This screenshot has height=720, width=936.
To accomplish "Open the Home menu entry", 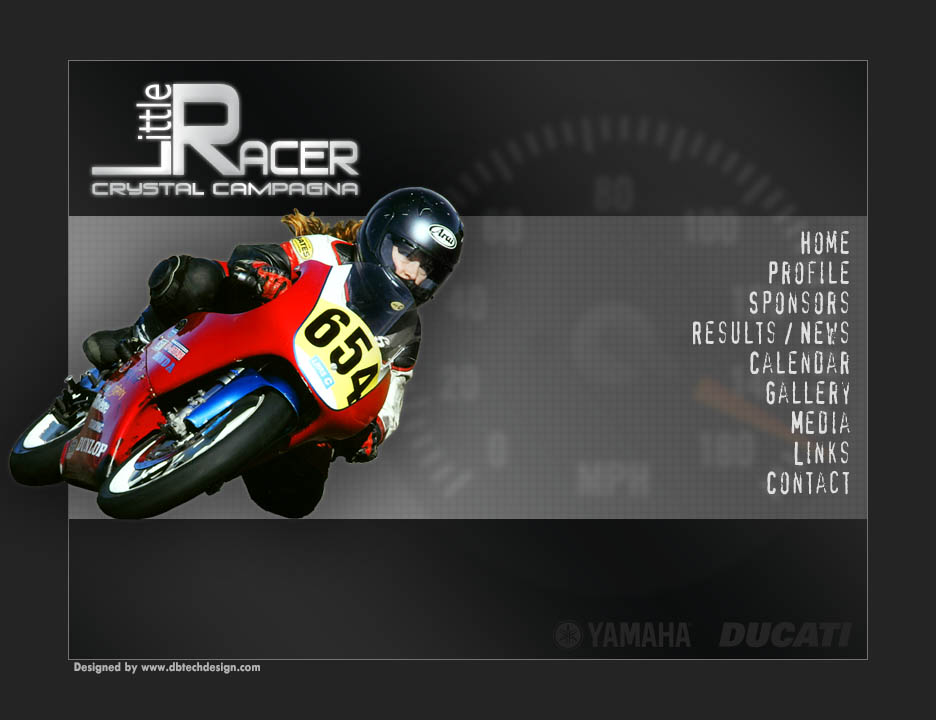I will 824,243.
